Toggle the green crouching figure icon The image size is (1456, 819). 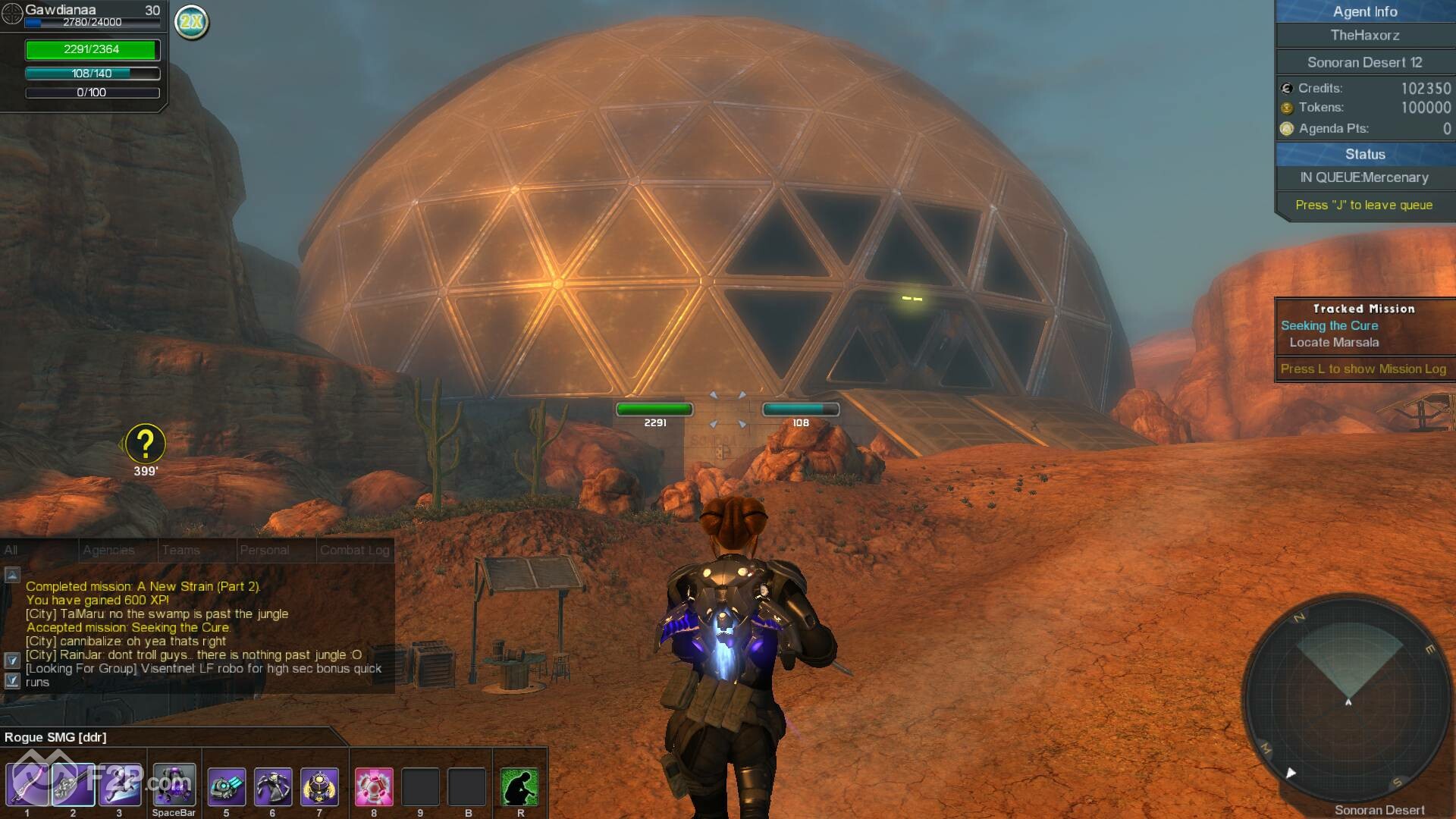520,787
